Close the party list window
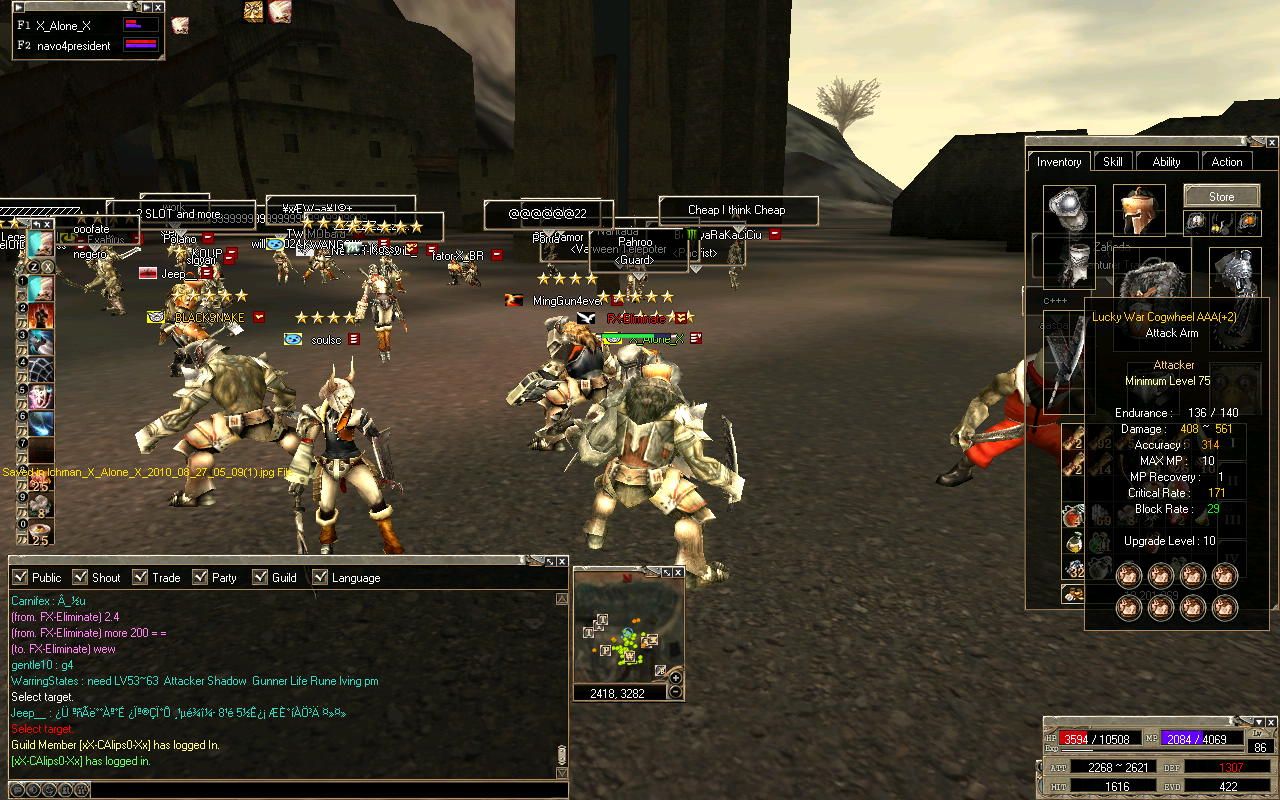Screen dimensions: 1280x800 click(158, 7)
